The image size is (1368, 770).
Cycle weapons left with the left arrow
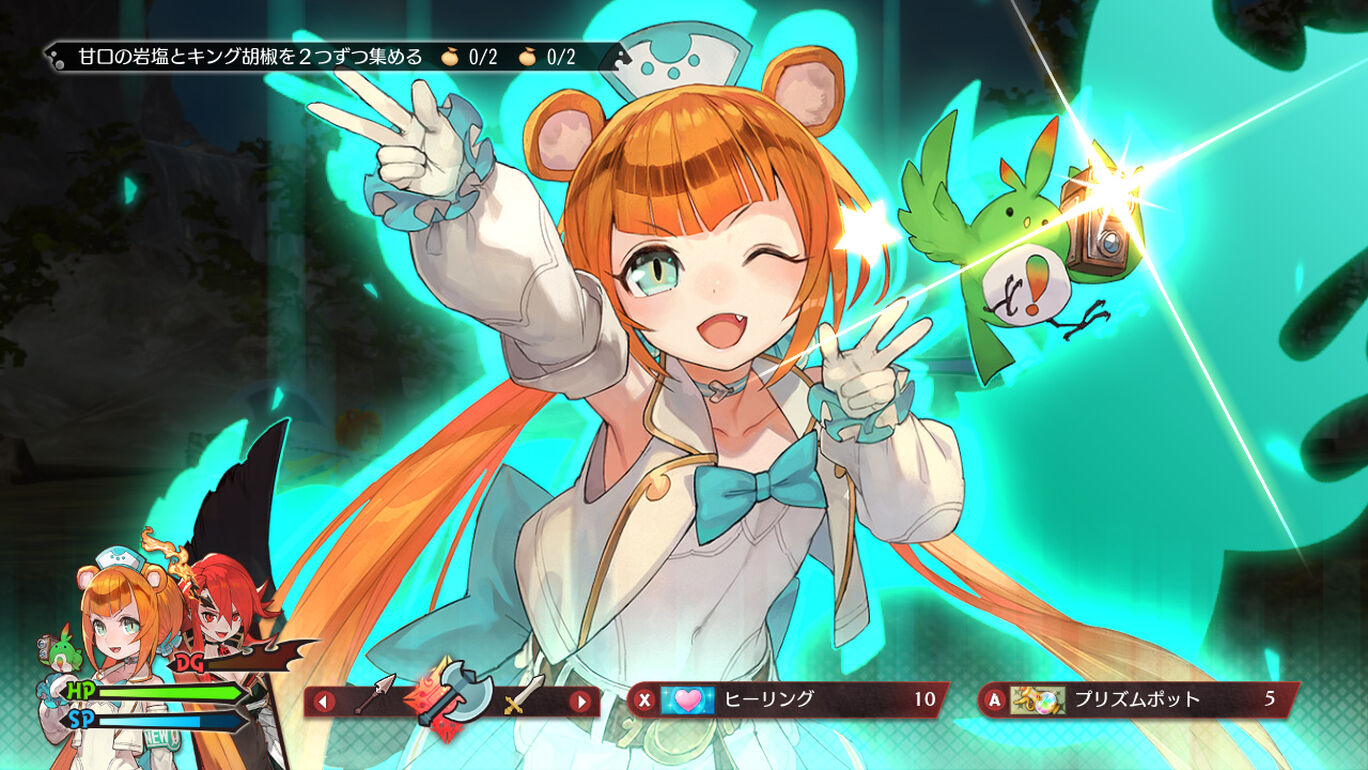tap(325, 700)
